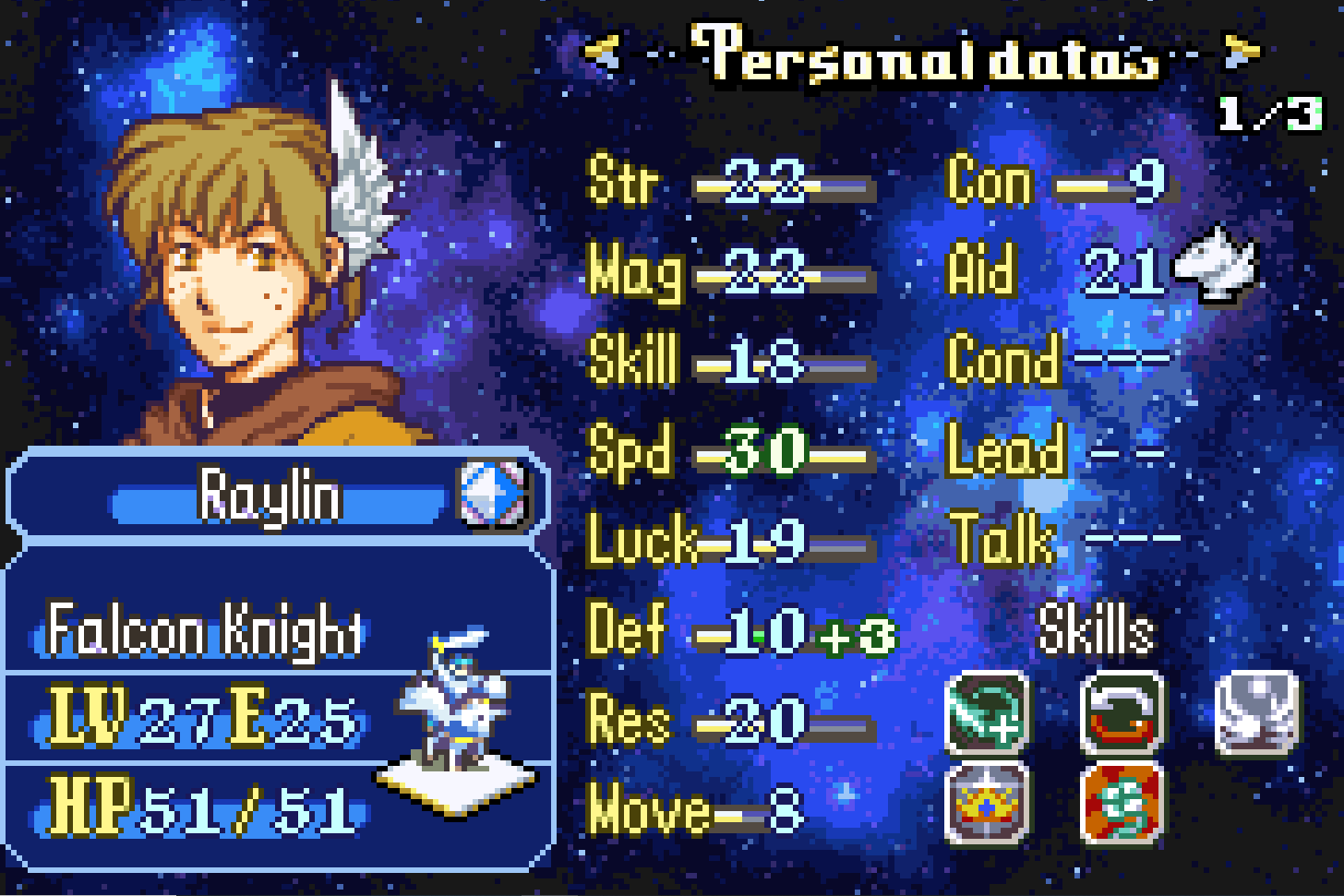View the golden crown skill icon

click(987, 804)
